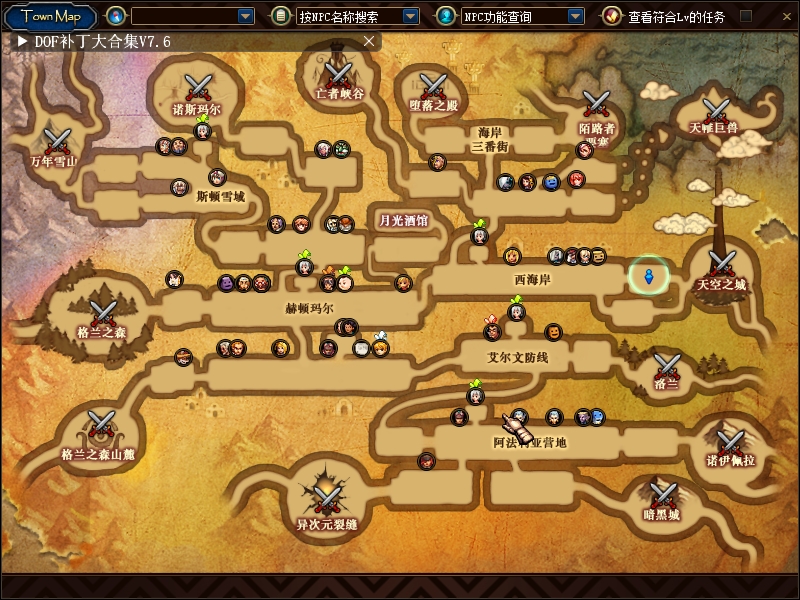Select the 月光酒馆 location label
The width and height of the screenshot is (800, 600).
pos(403,220)
